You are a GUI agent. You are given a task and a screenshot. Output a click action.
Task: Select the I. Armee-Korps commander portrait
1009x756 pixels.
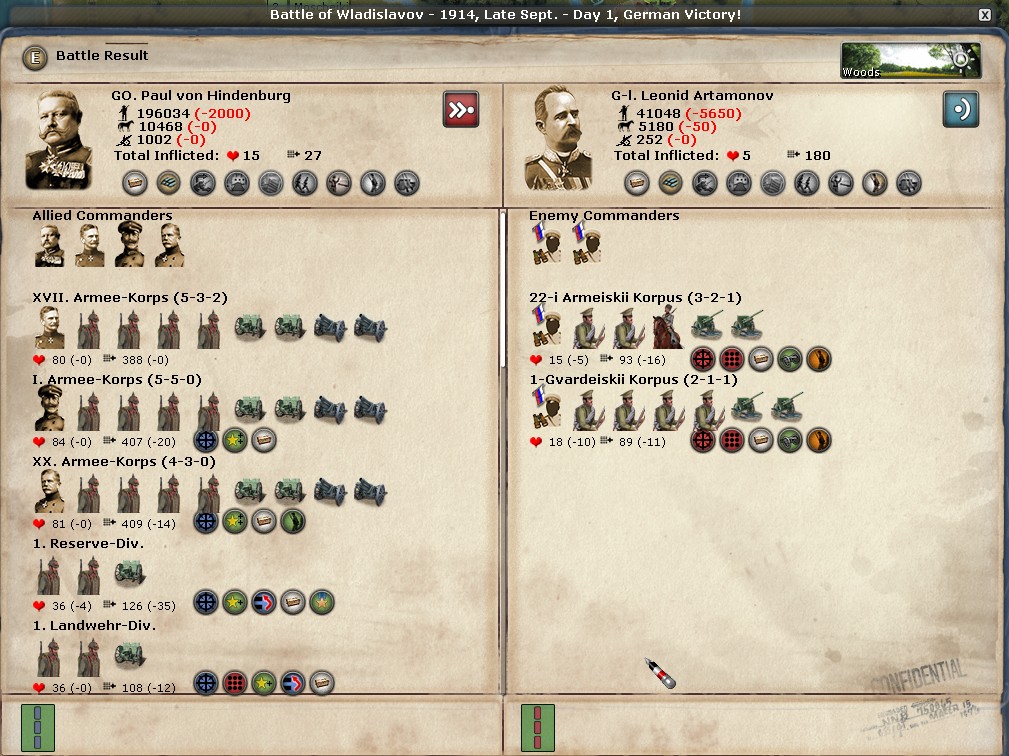pos(50,410)
